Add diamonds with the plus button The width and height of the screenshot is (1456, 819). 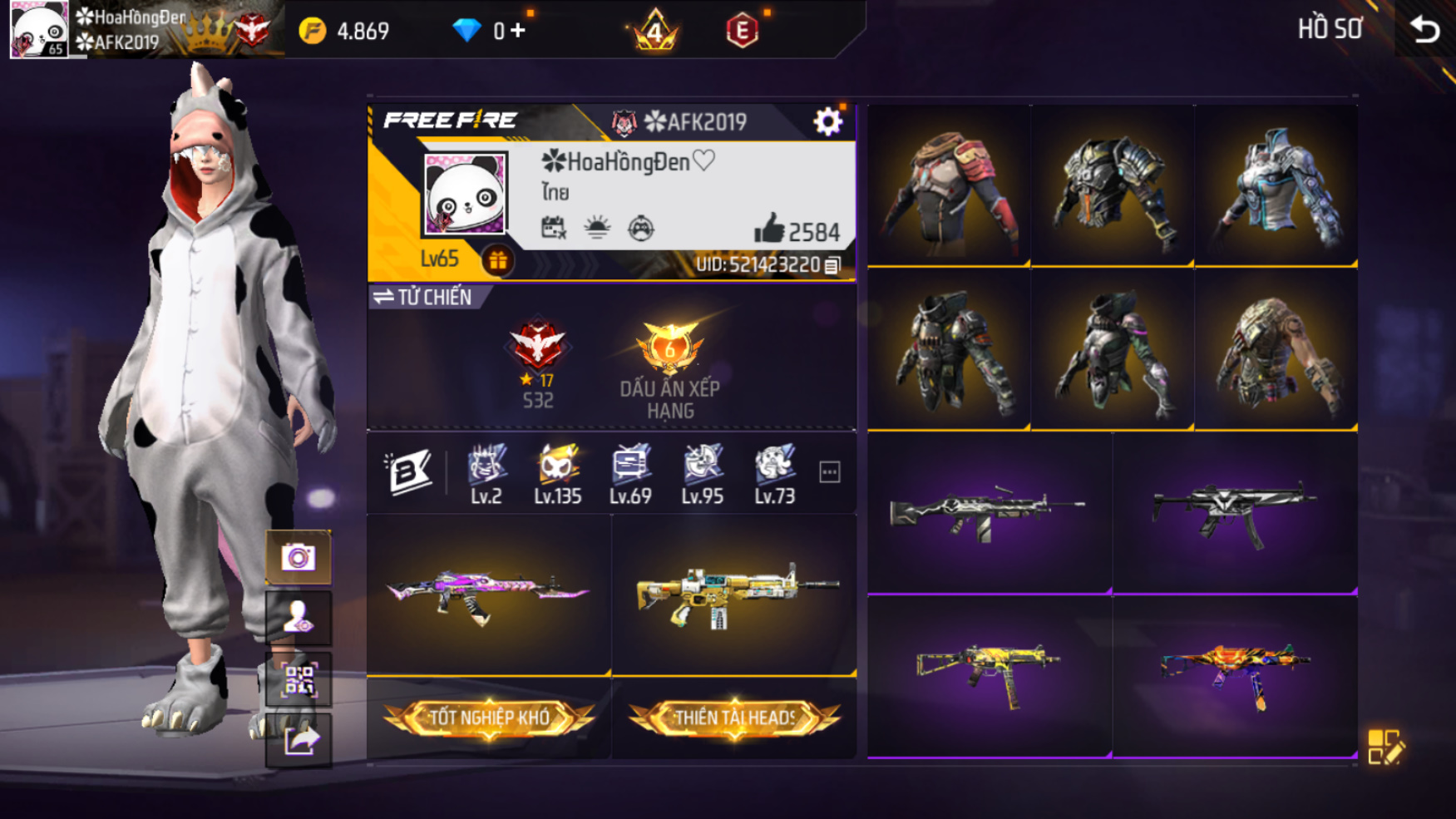518,31
